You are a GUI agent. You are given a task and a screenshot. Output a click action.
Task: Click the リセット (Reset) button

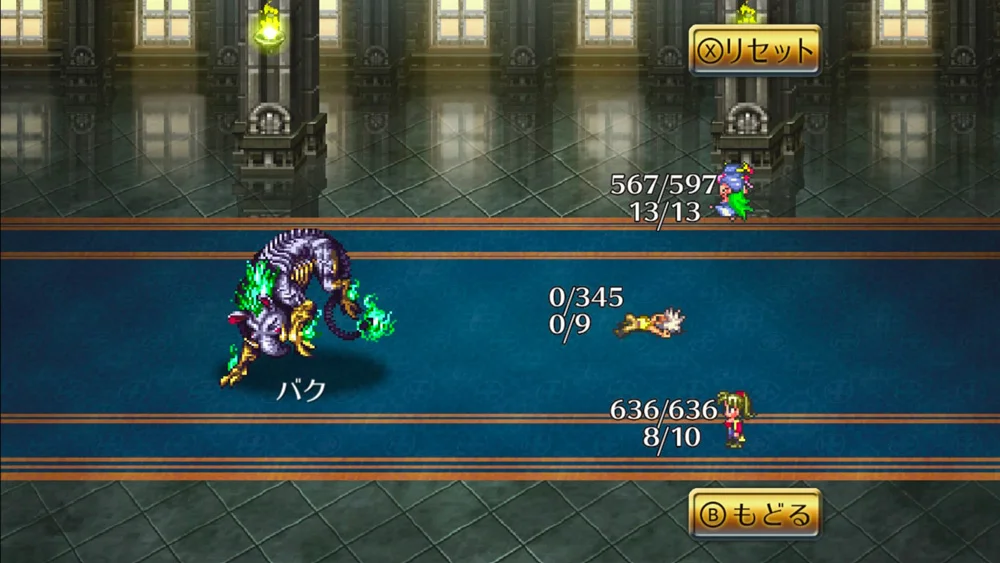pos(755,50)
